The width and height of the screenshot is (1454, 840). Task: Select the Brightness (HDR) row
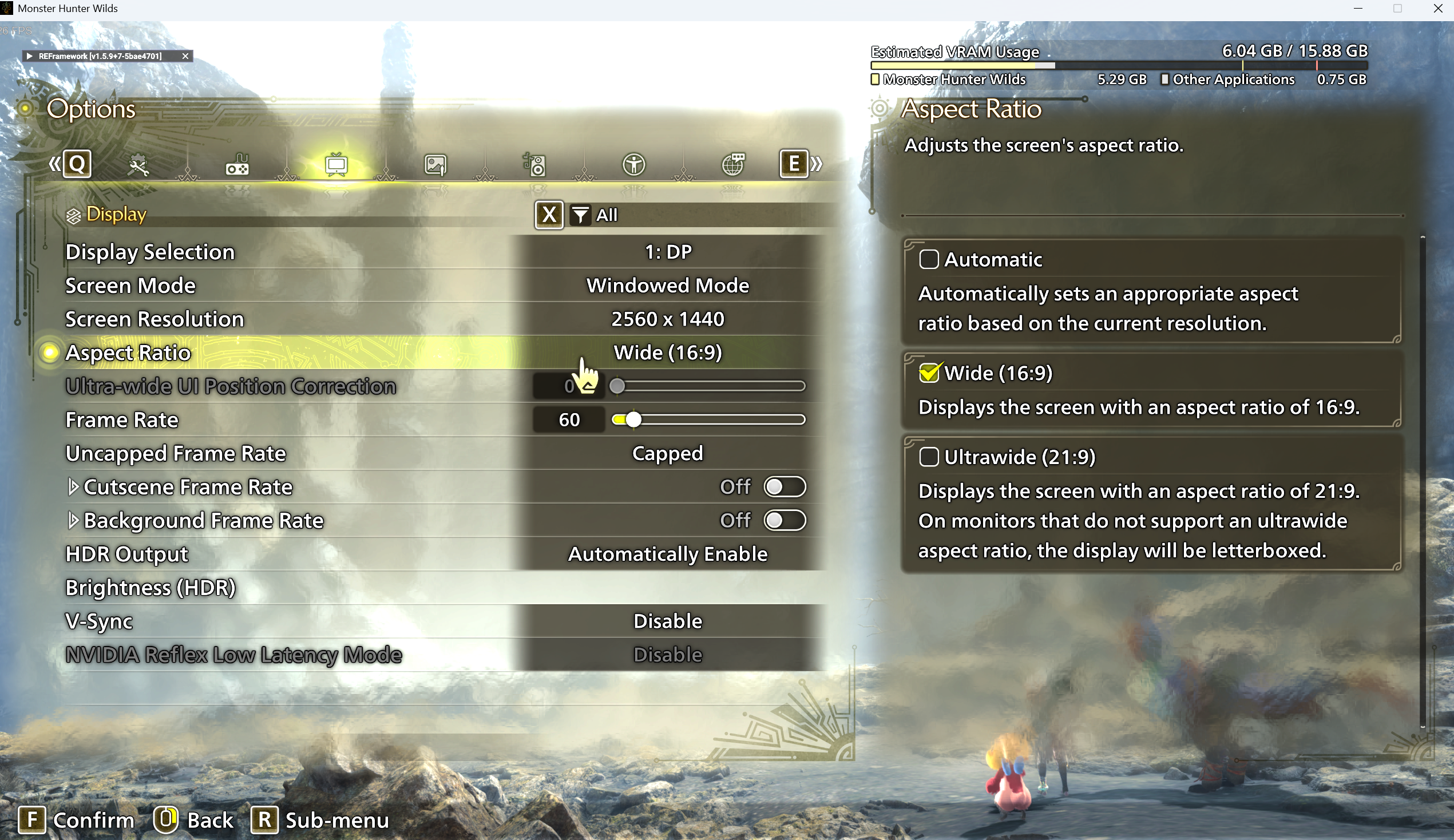150,588
